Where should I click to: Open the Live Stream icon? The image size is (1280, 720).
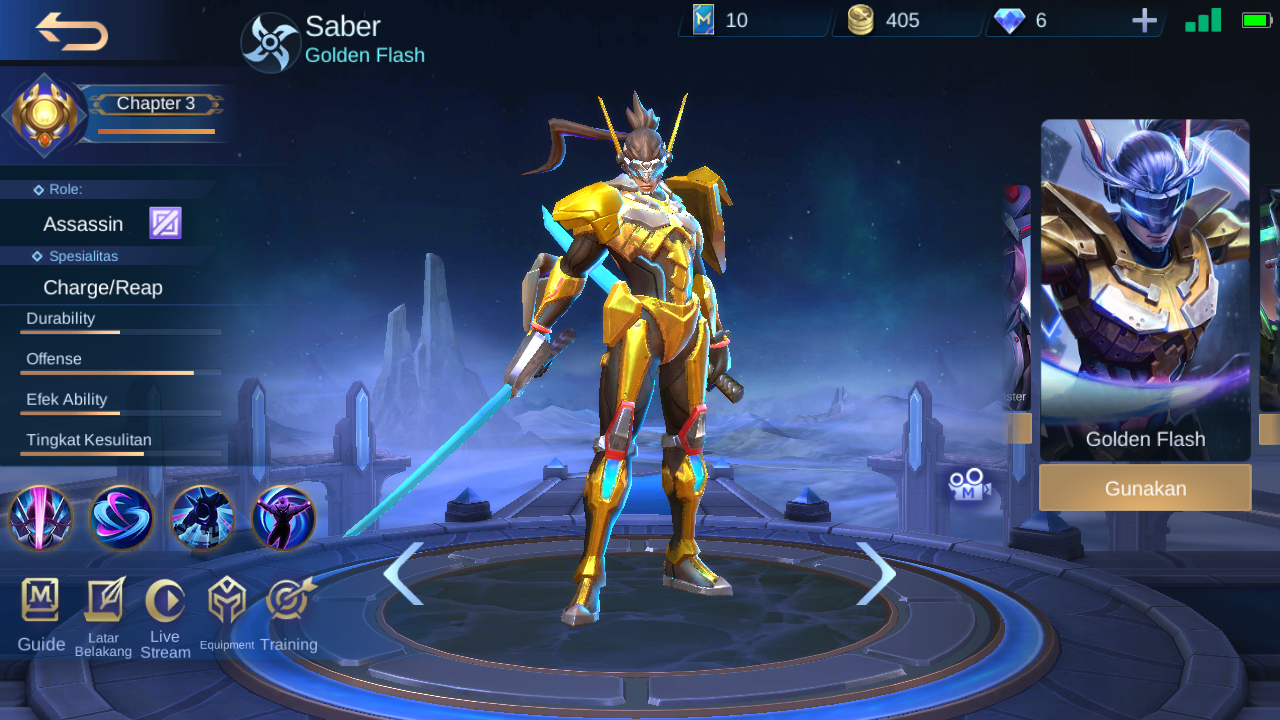click(x=165, y=600)
